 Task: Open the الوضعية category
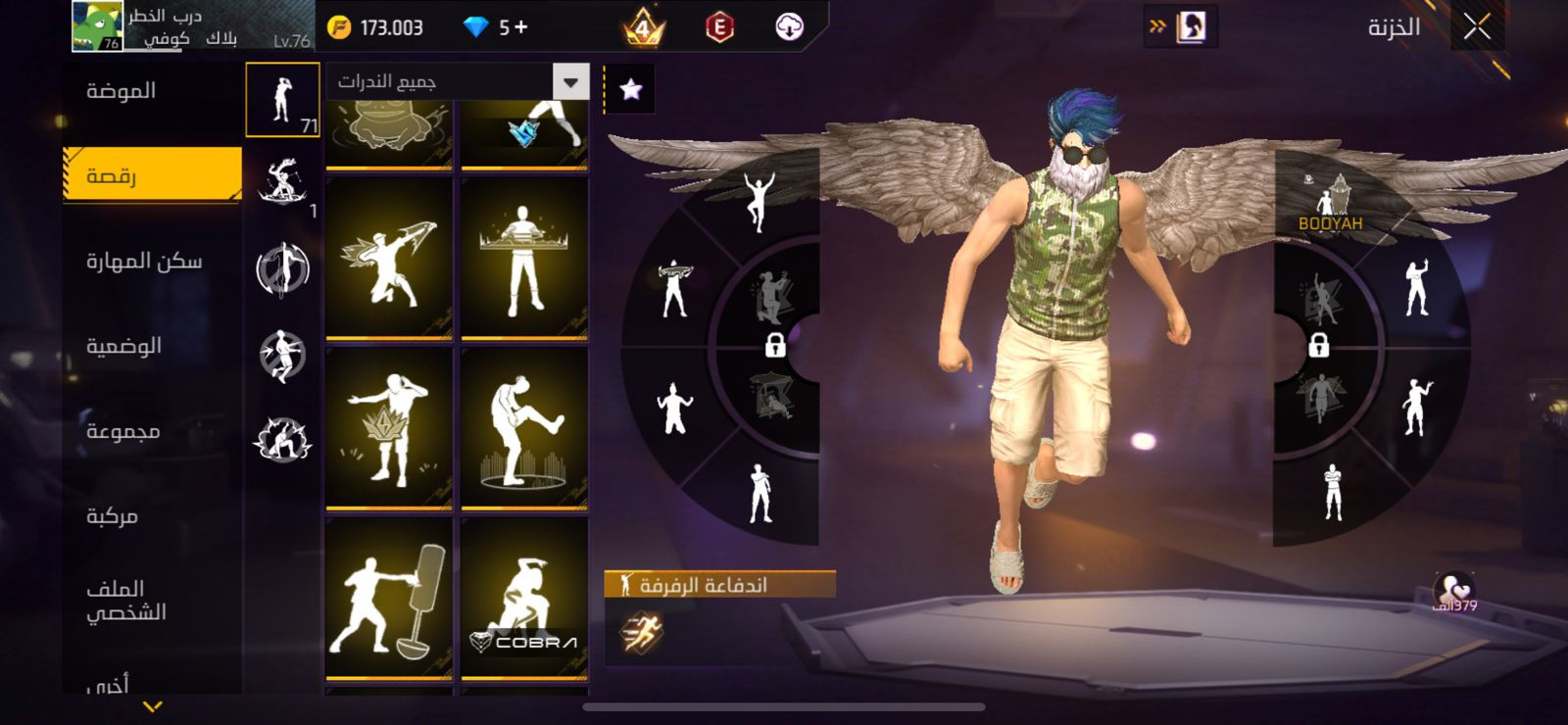pyautogui.click(x=123, y=346)
